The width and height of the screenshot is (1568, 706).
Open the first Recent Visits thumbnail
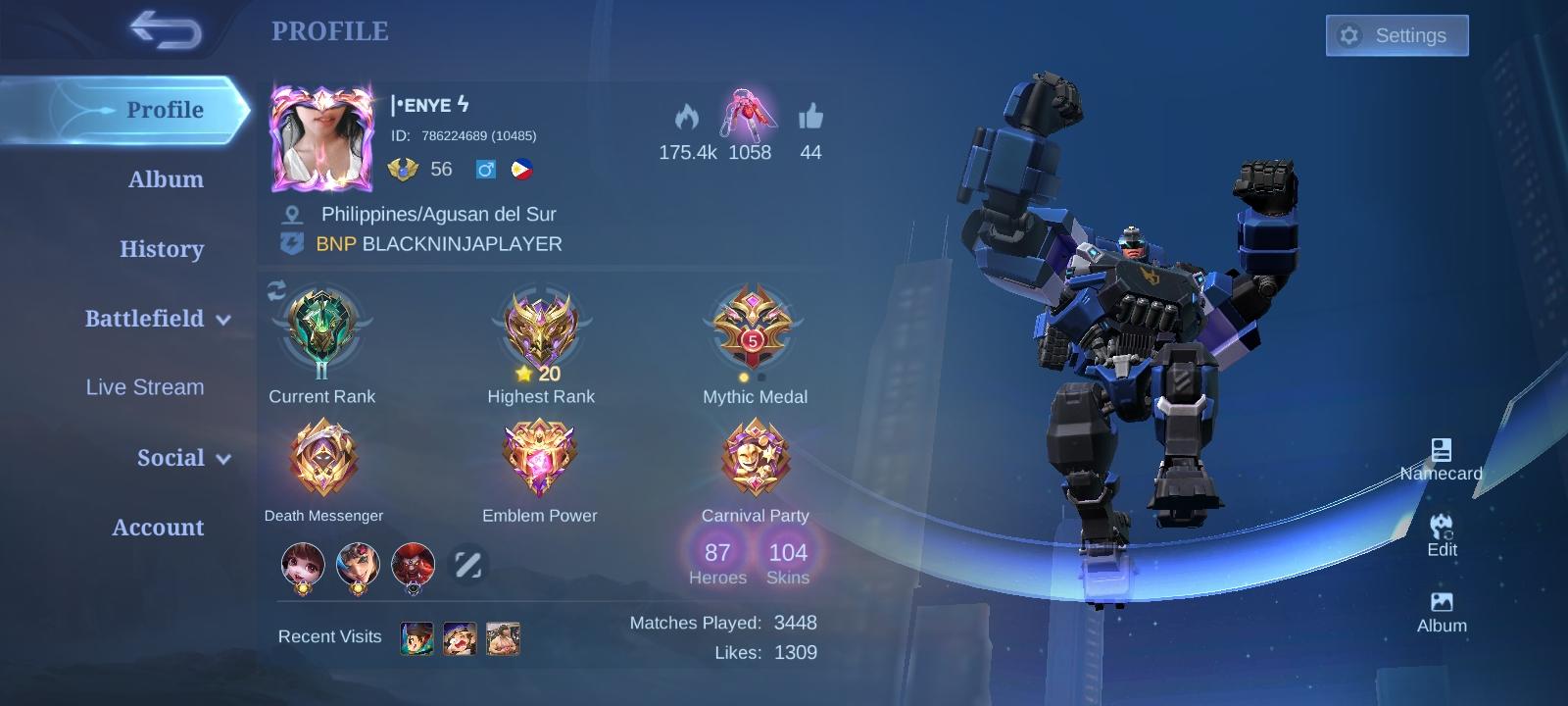pos(416,637)
